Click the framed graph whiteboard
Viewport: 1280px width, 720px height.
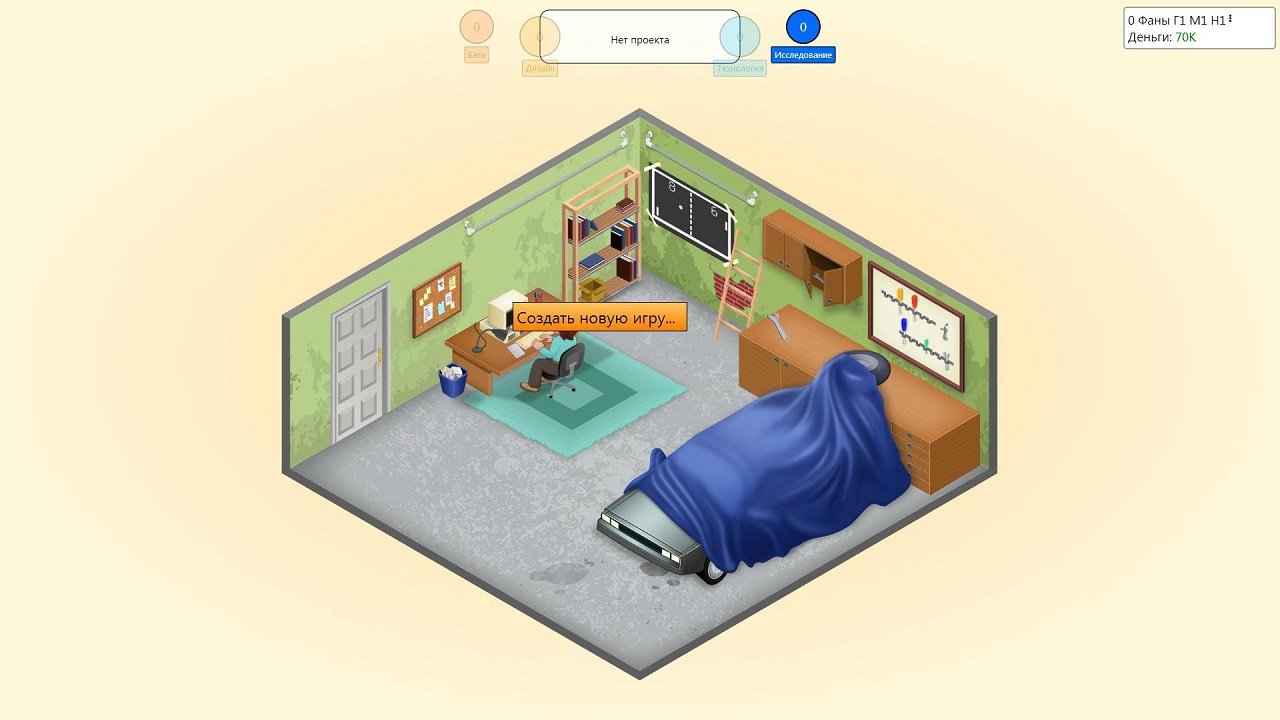point(913,322)
